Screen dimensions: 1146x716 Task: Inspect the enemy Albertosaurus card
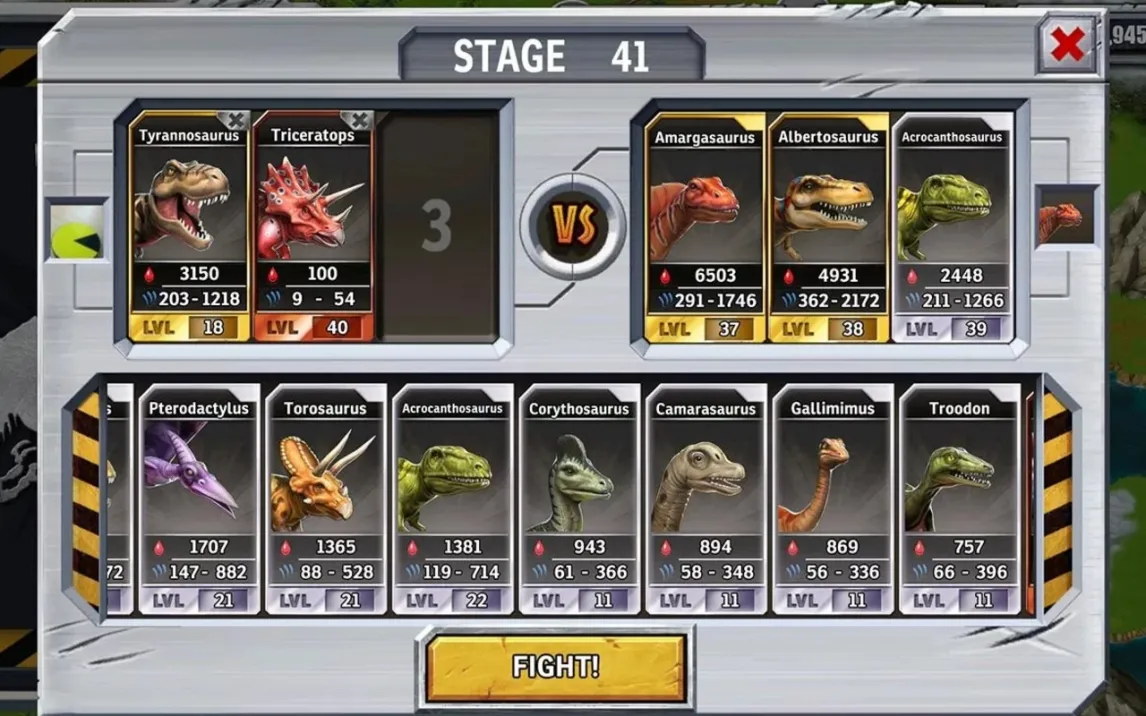828,228
